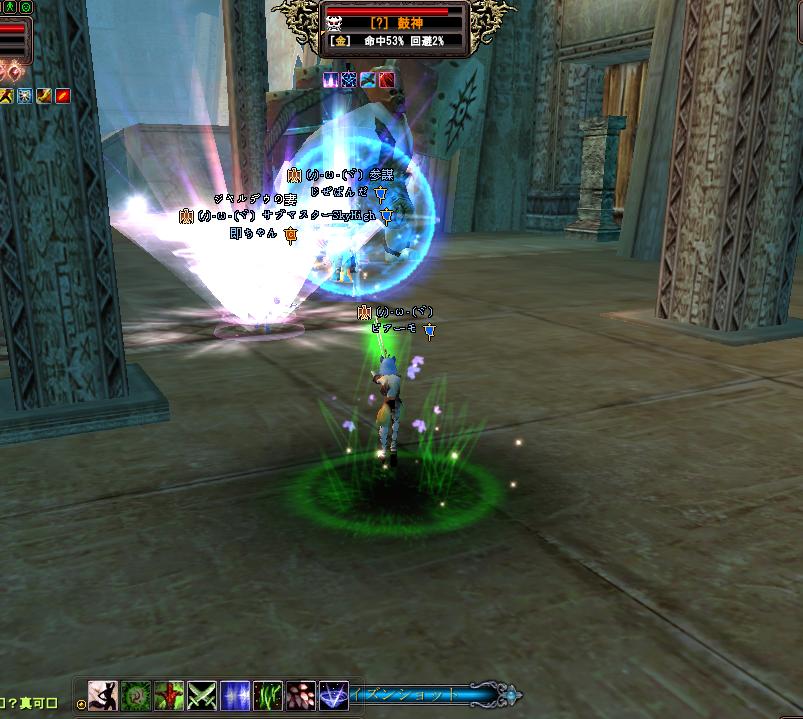Fire the blue fan-shaped shot skill
Viewport: 803px width, 719px height.
coord(333,695)
